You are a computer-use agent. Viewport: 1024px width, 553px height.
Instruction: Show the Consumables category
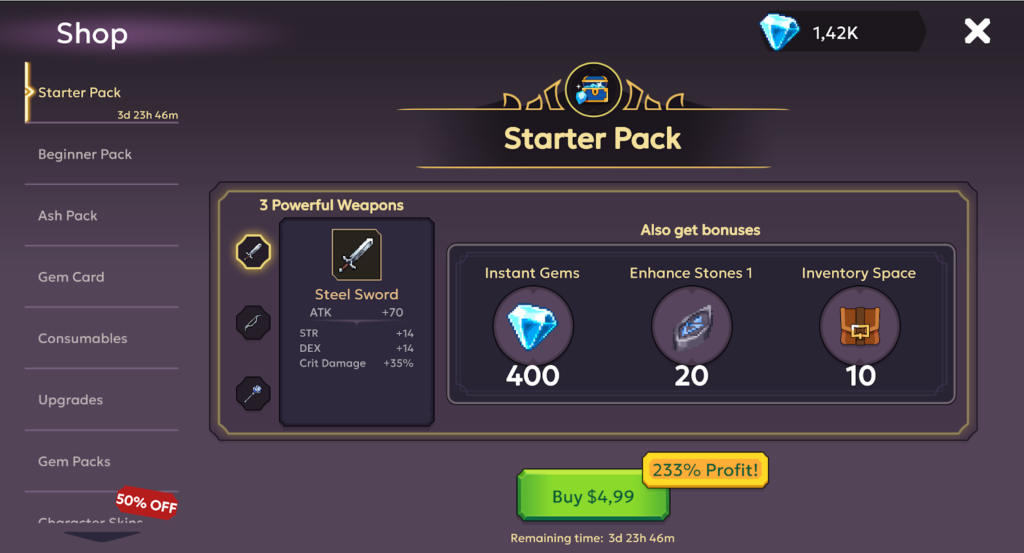(x=83, y=339)
